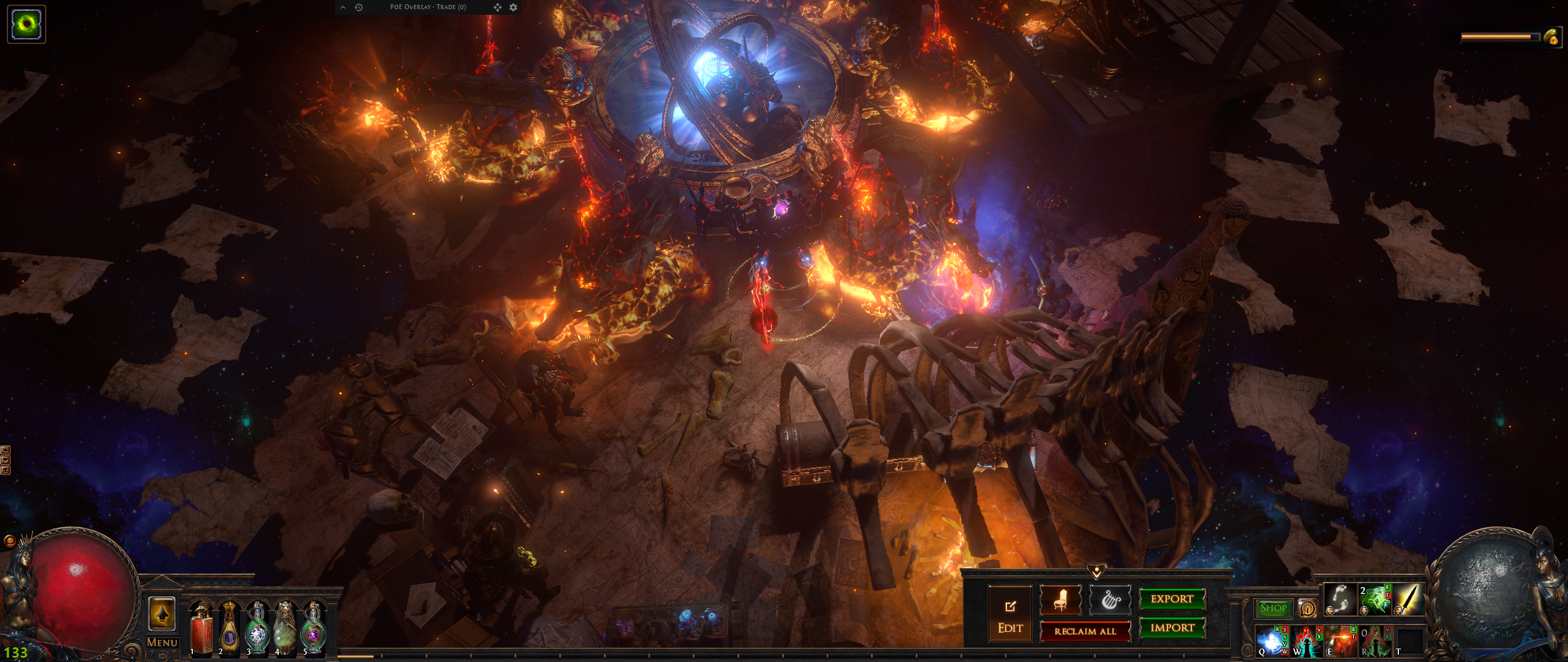Click the orange info speech-bubble icon
The image size is (1568, 662).
tap(1307, 608)
